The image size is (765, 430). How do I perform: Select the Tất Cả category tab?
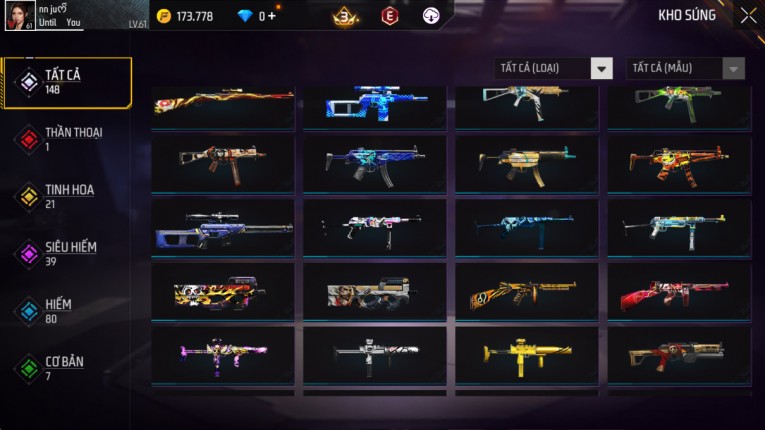(67, 82)
